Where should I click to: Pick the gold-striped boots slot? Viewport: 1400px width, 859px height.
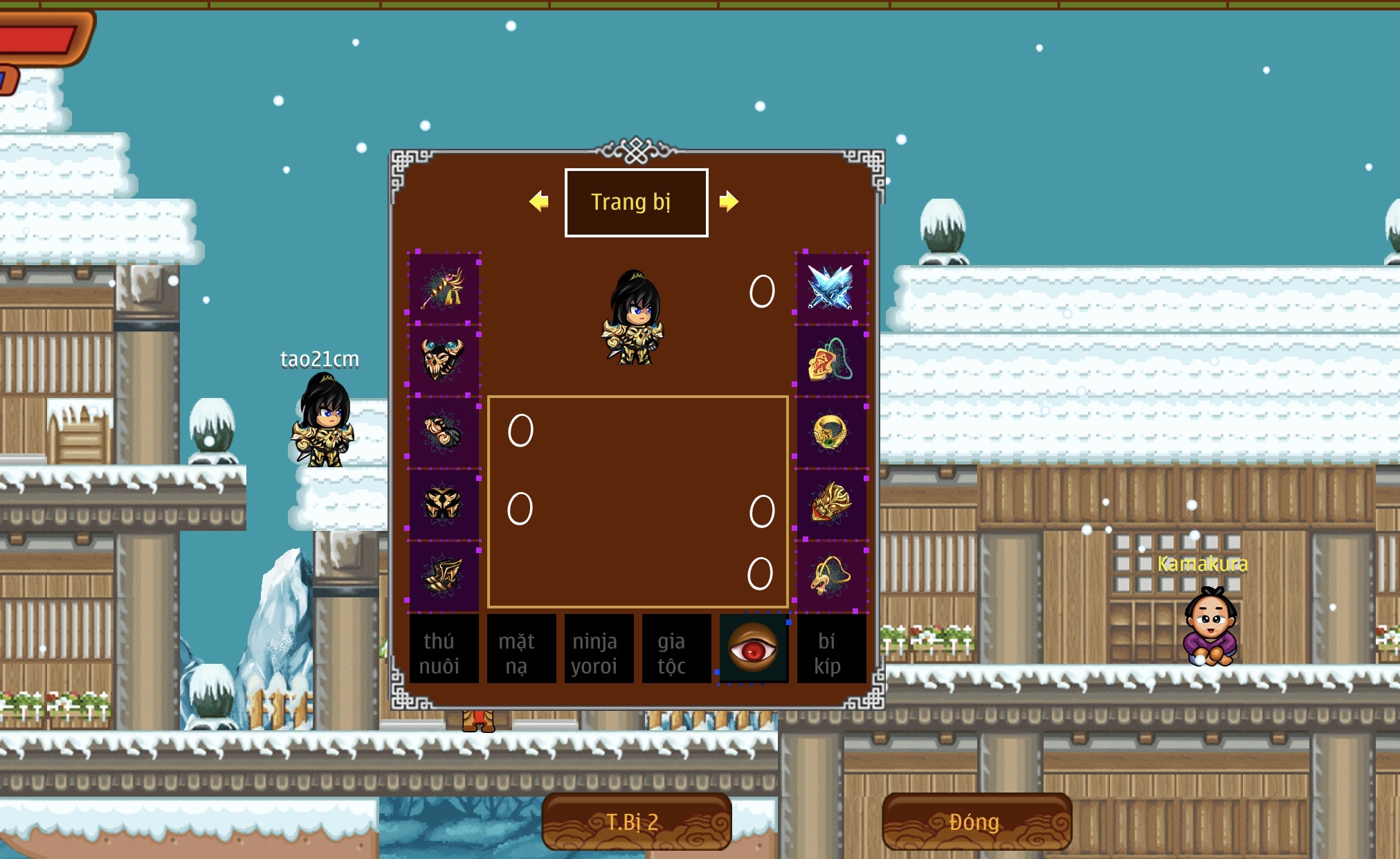pos(444,575)
